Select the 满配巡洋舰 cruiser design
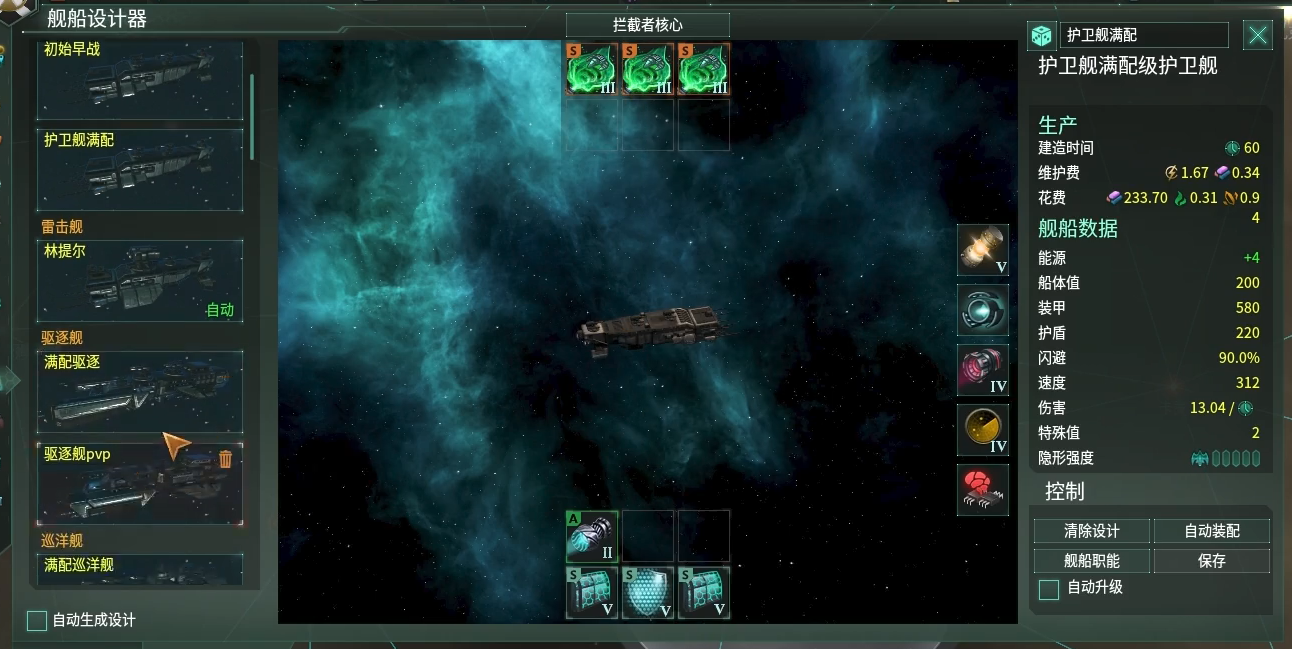This screenshot has width=1292, height=649. coord(140,569)
